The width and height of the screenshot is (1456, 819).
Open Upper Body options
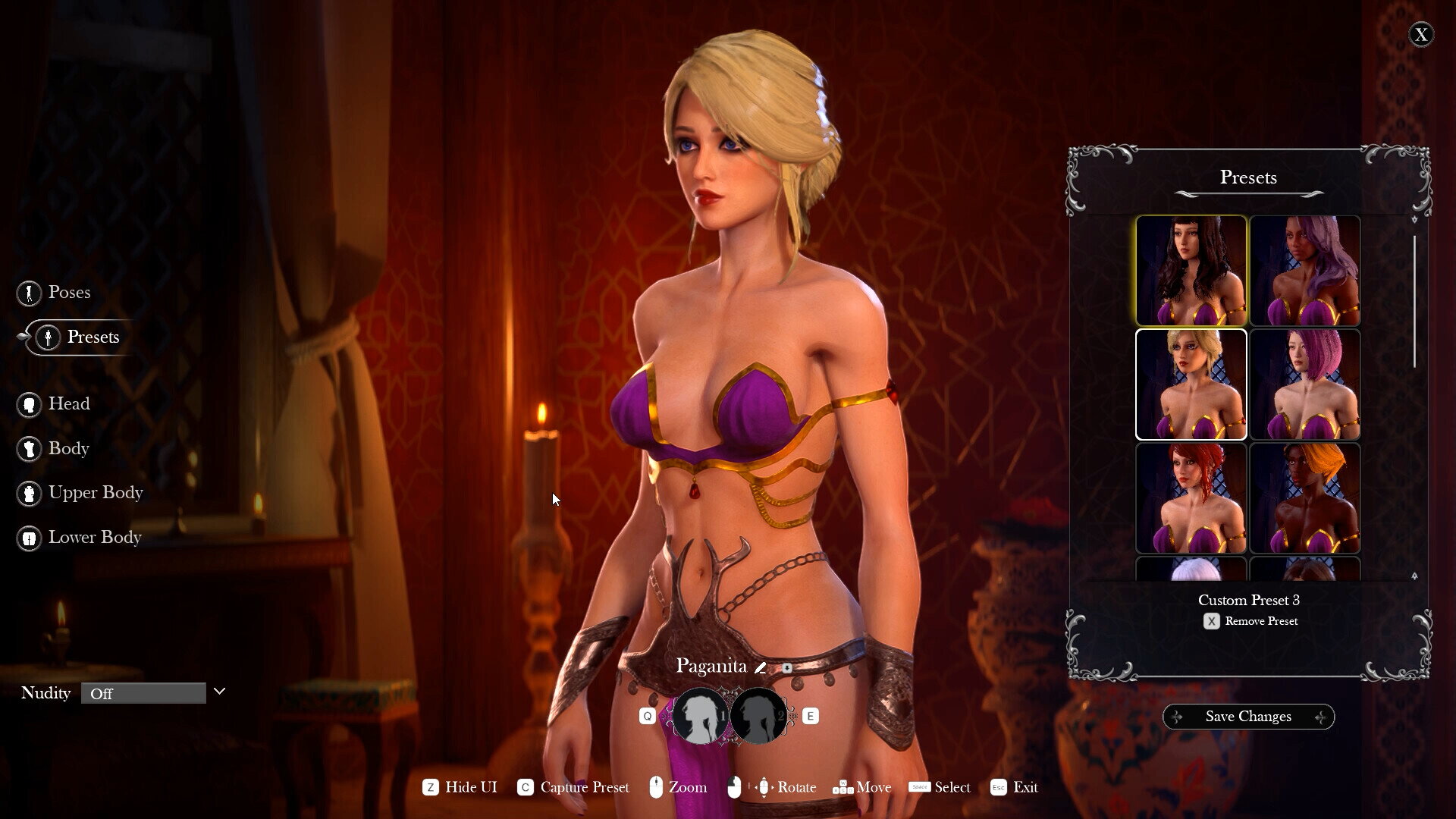coord(95,493)
